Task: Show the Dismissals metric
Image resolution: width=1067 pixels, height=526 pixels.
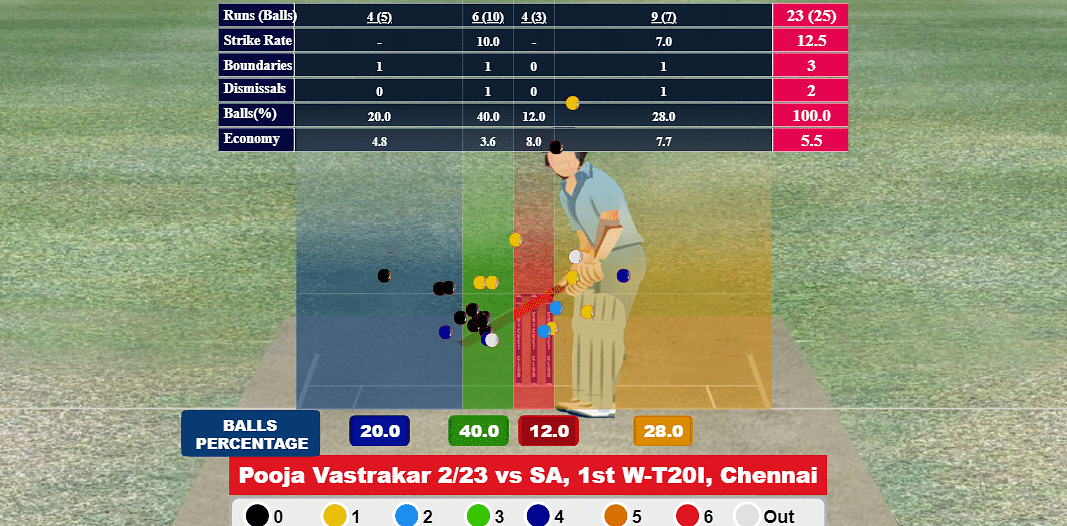Action: (257, 90)
